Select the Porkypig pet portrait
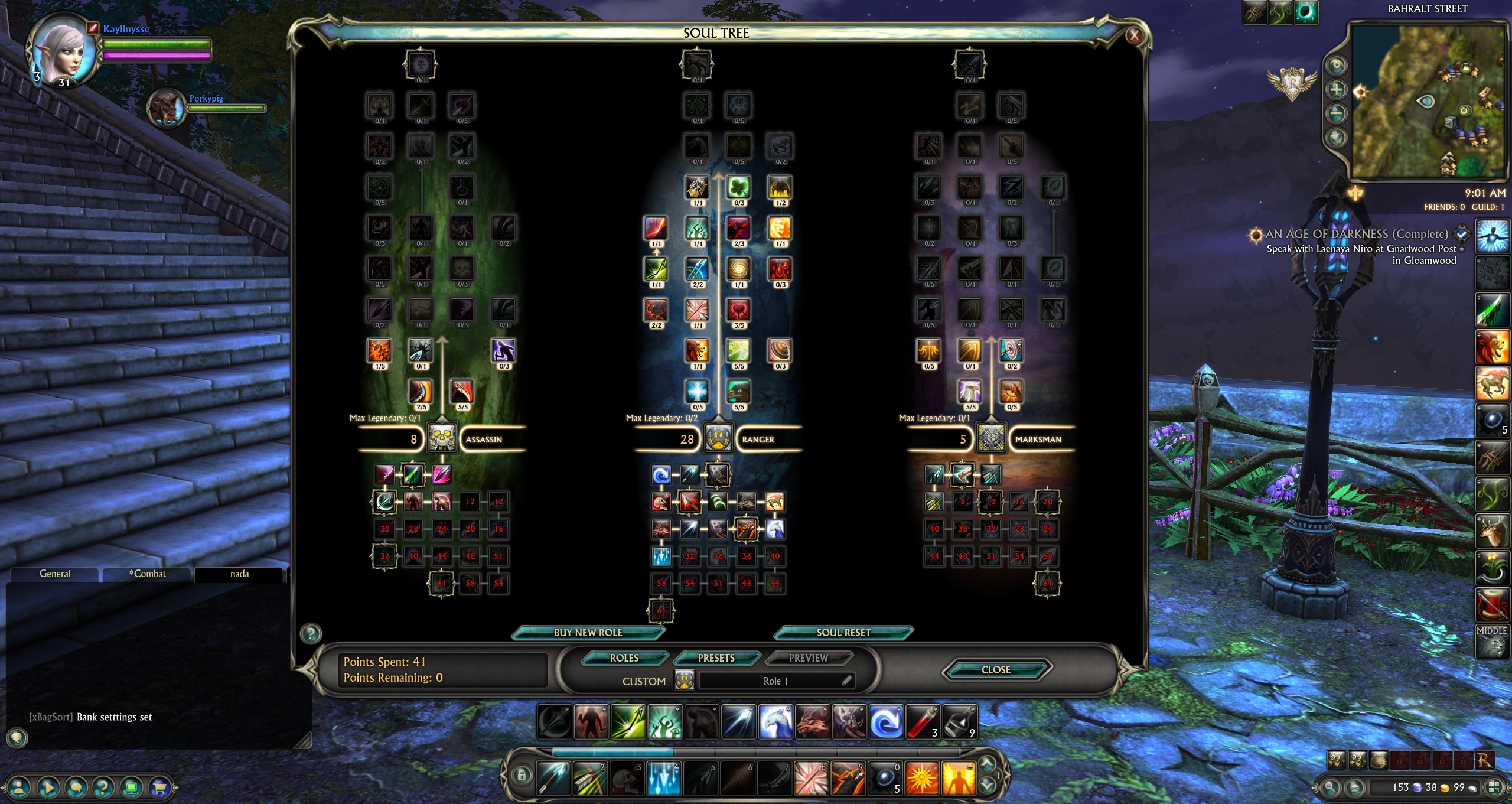1512x804 pixels. [166, 107]
